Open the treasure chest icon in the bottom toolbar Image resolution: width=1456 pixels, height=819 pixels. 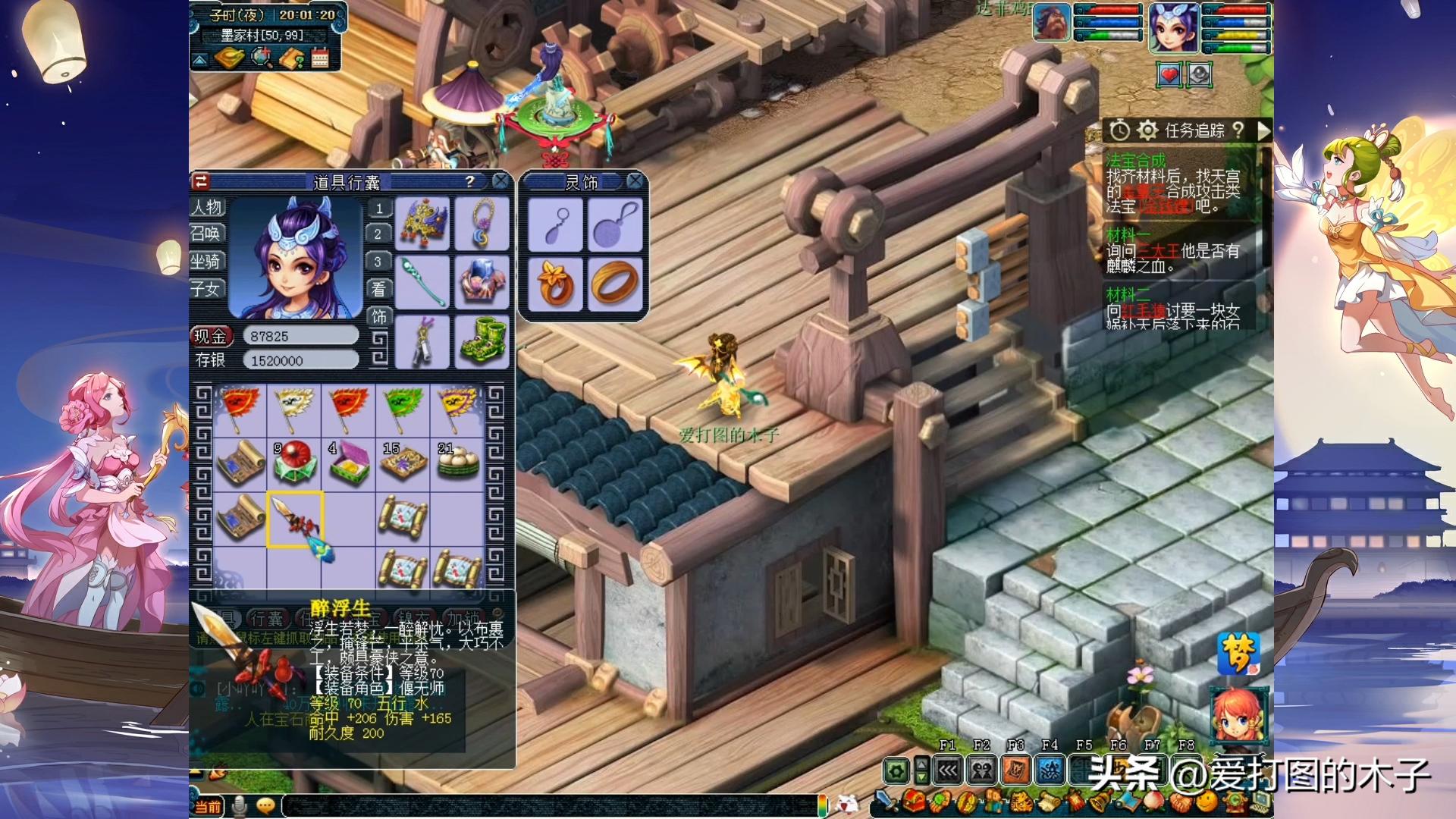point(915,800)
